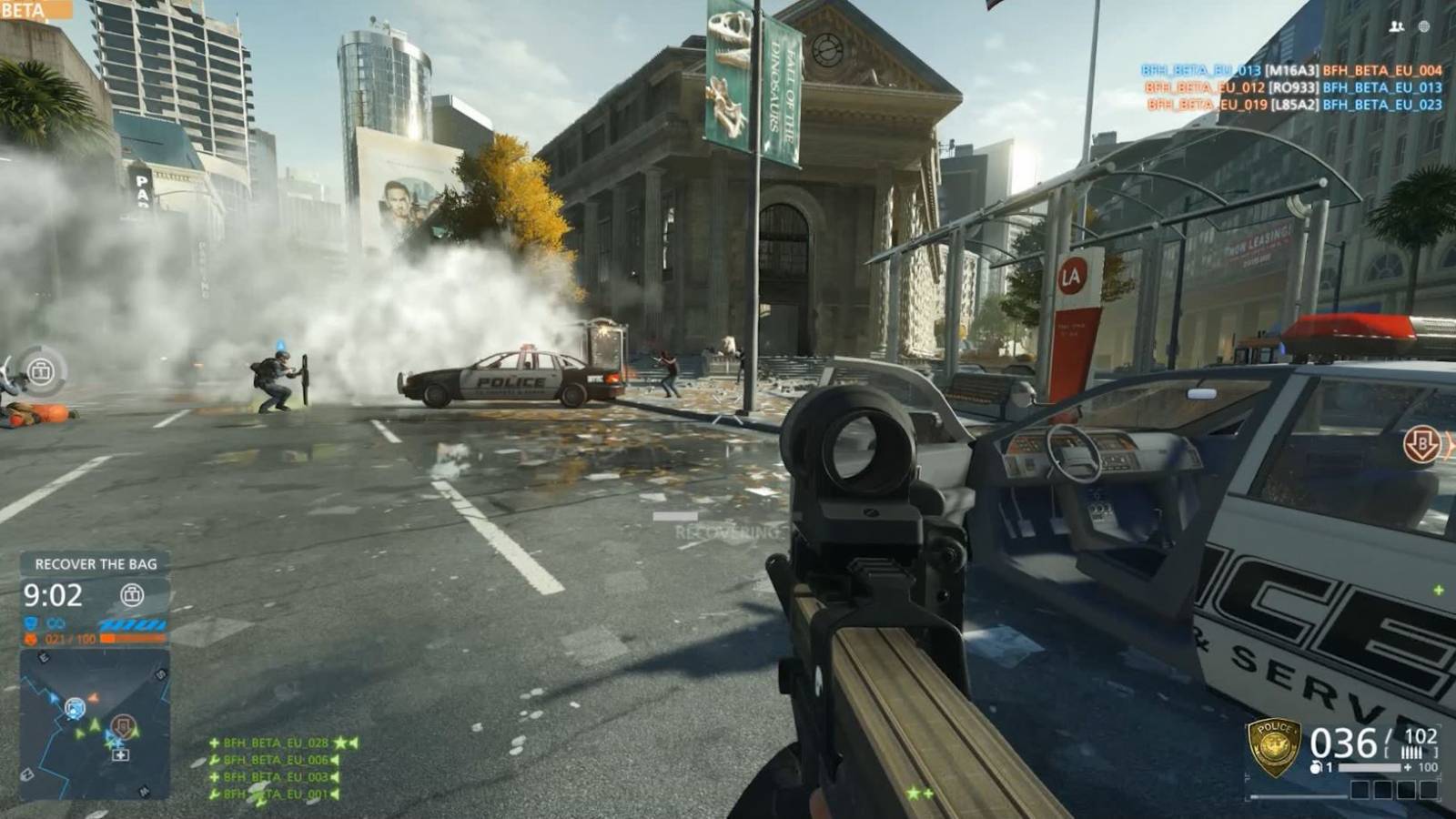
Task: Click the medic cross marker on the minimap
Action: point(120,754)
